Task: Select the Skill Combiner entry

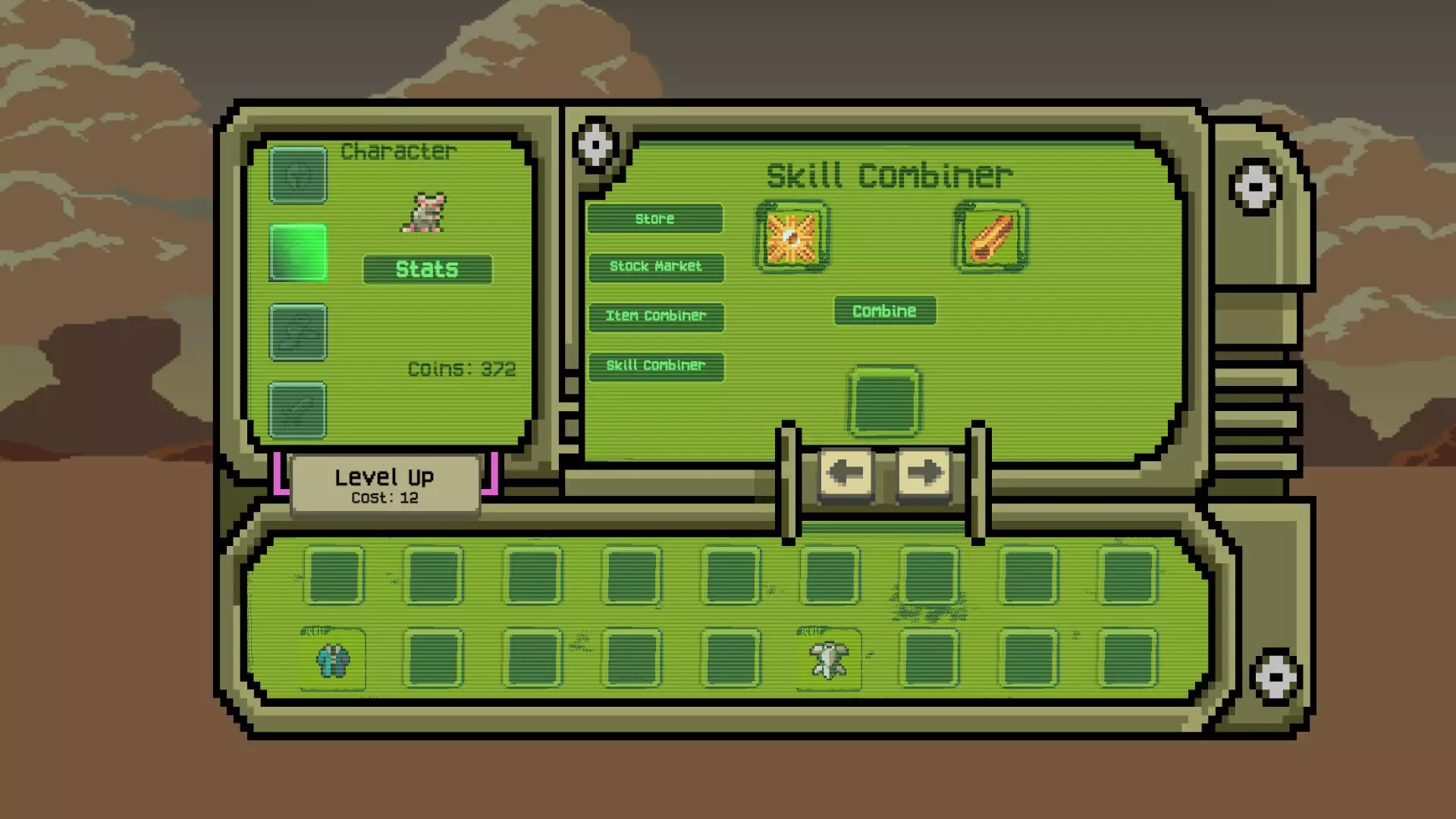Action: coord(656,366)
